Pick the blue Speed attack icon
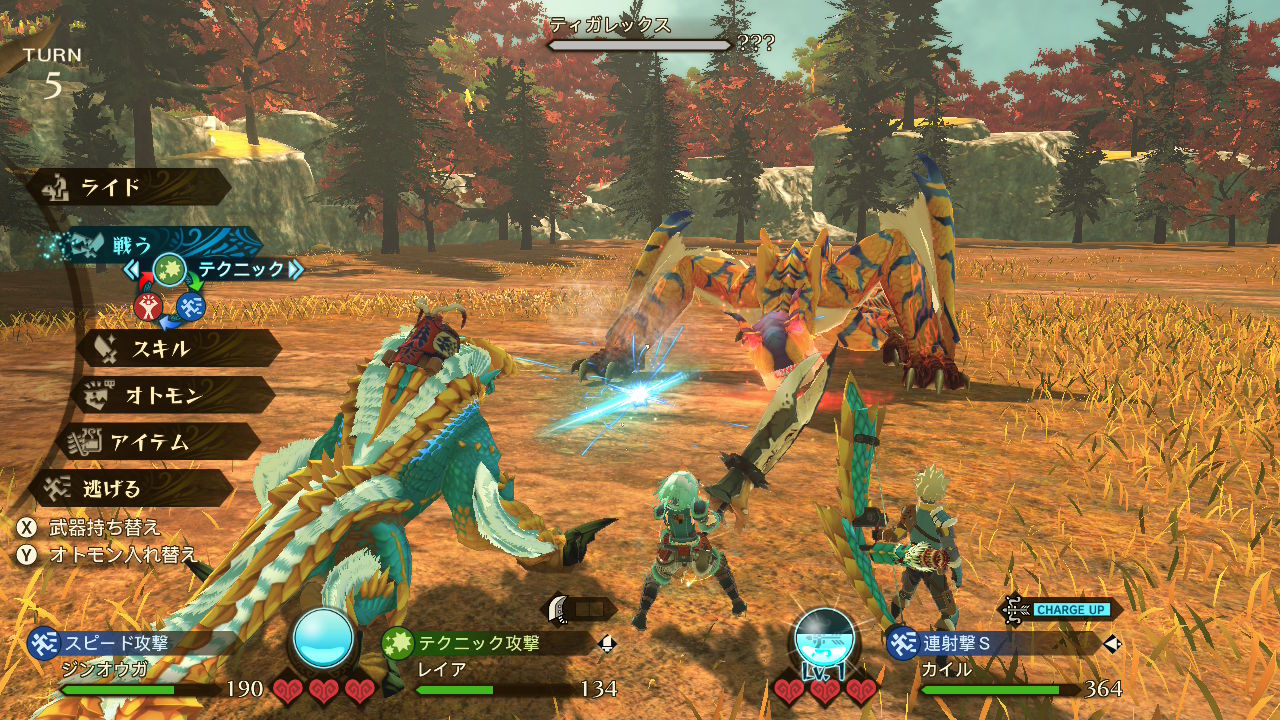 (x=191, y=307)
